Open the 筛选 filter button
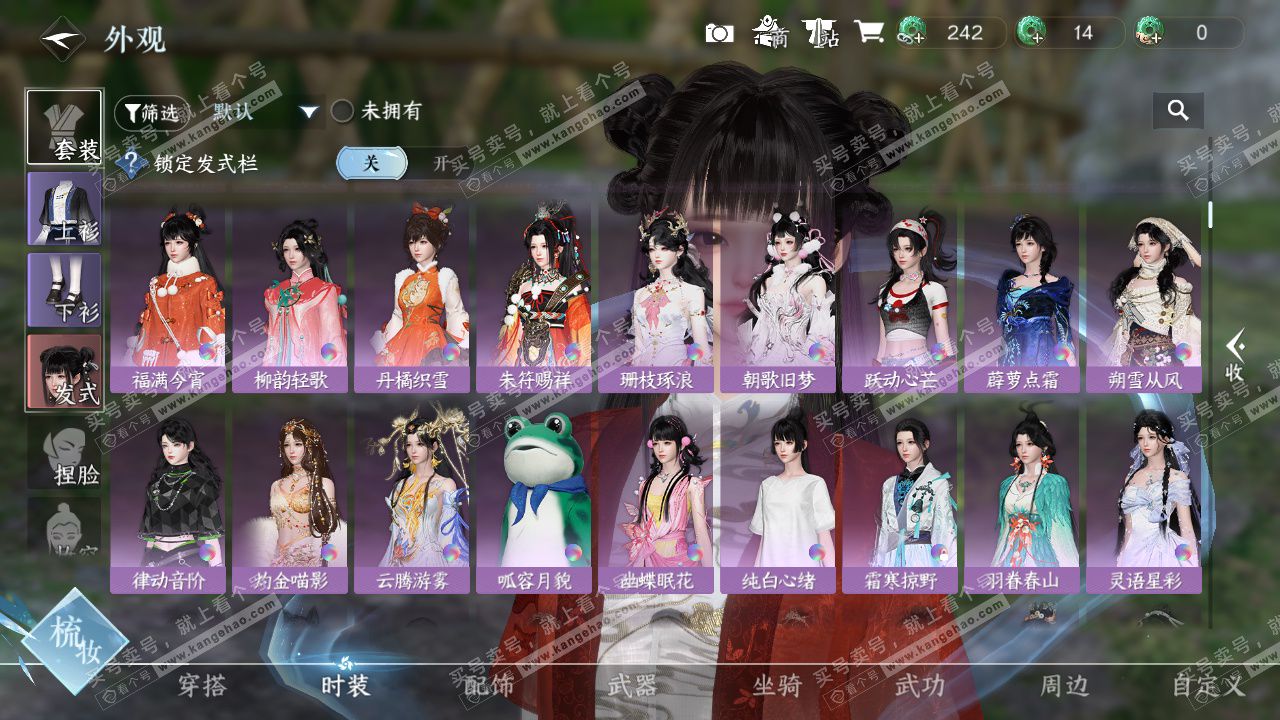This screenshot has width=1280, height=720. click(151, 112)
